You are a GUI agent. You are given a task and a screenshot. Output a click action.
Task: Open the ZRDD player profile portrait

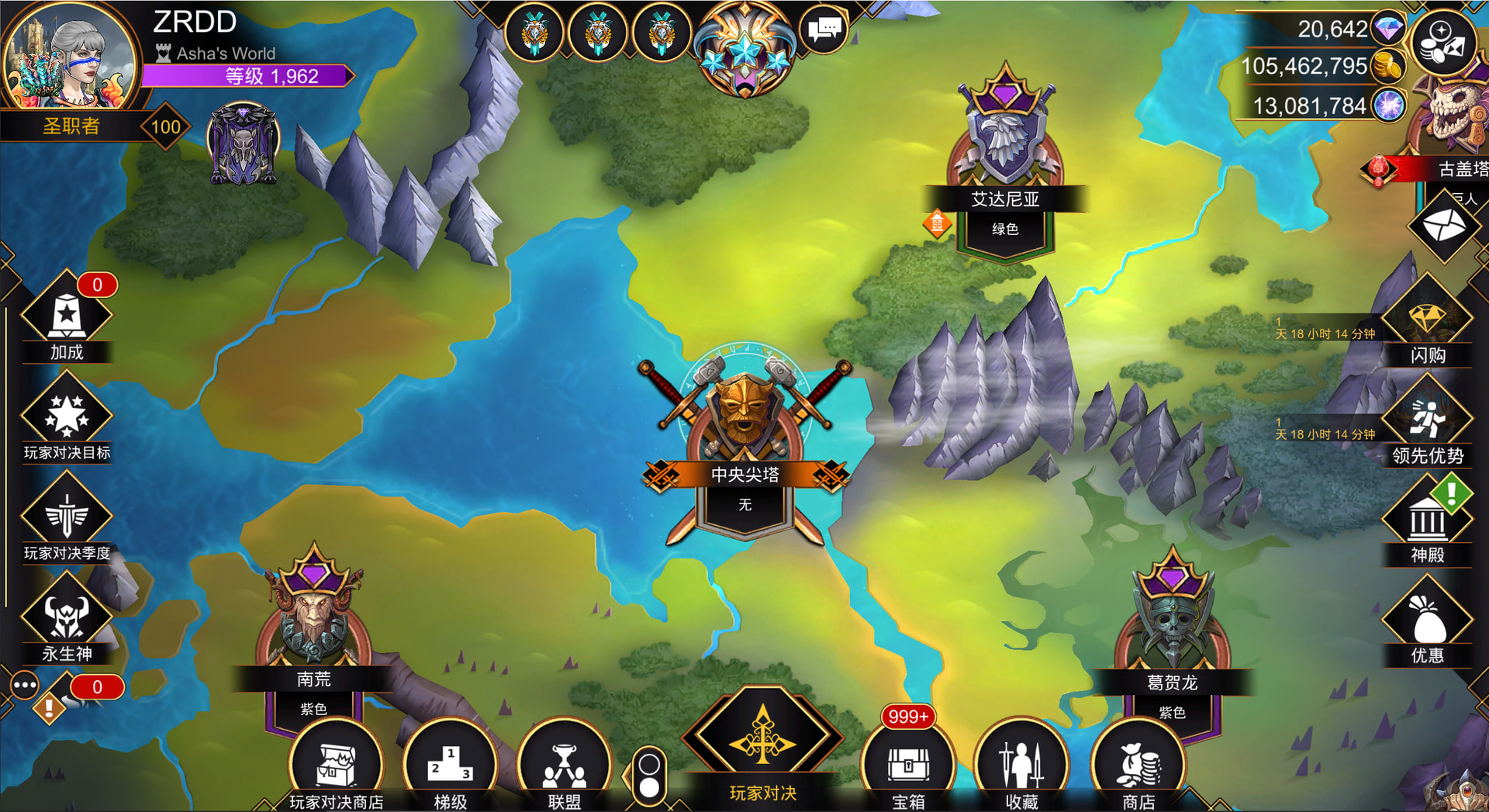coord(70,58)
